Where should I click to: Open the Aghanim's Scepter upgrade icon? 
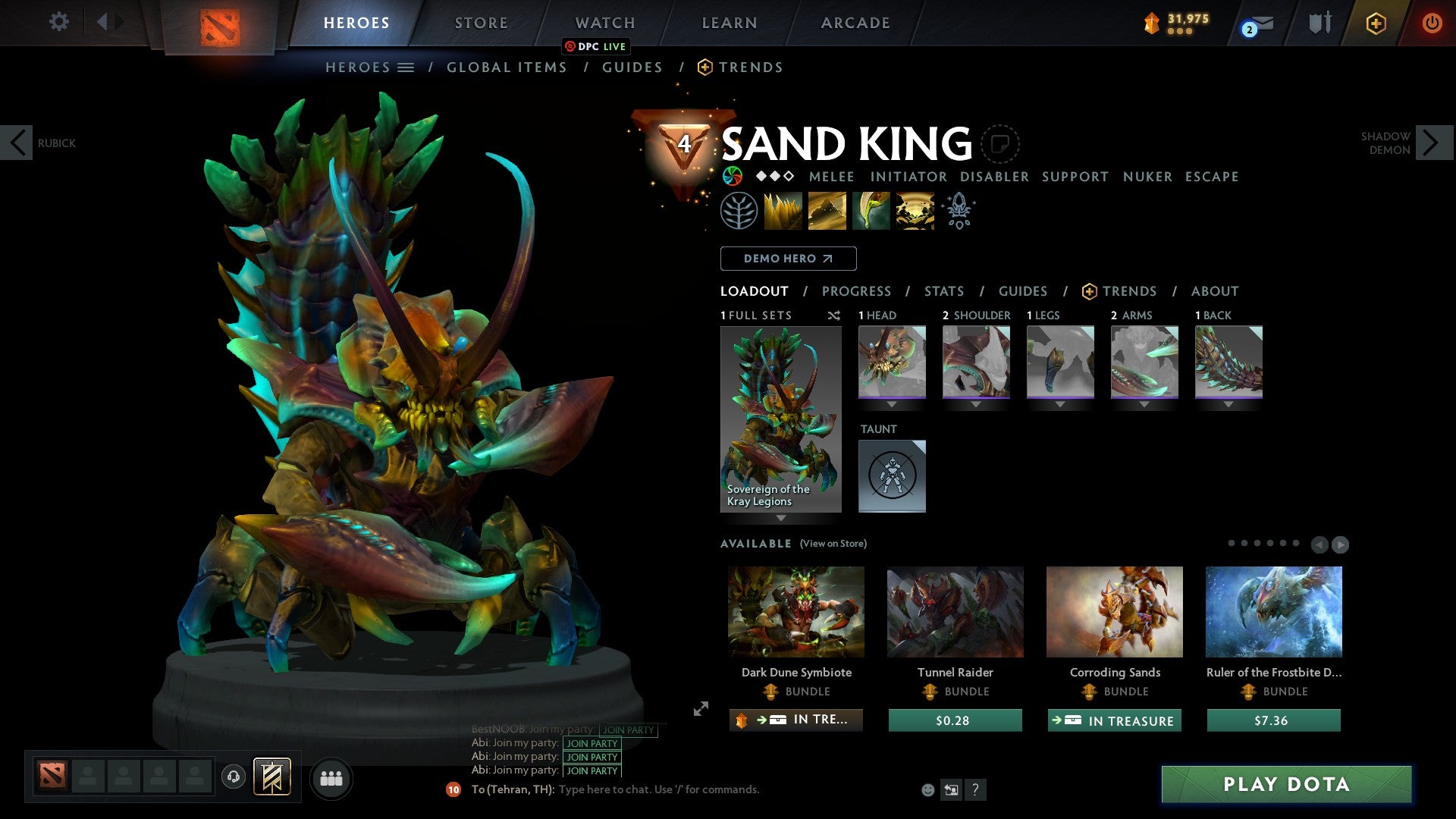pos(958,210)
